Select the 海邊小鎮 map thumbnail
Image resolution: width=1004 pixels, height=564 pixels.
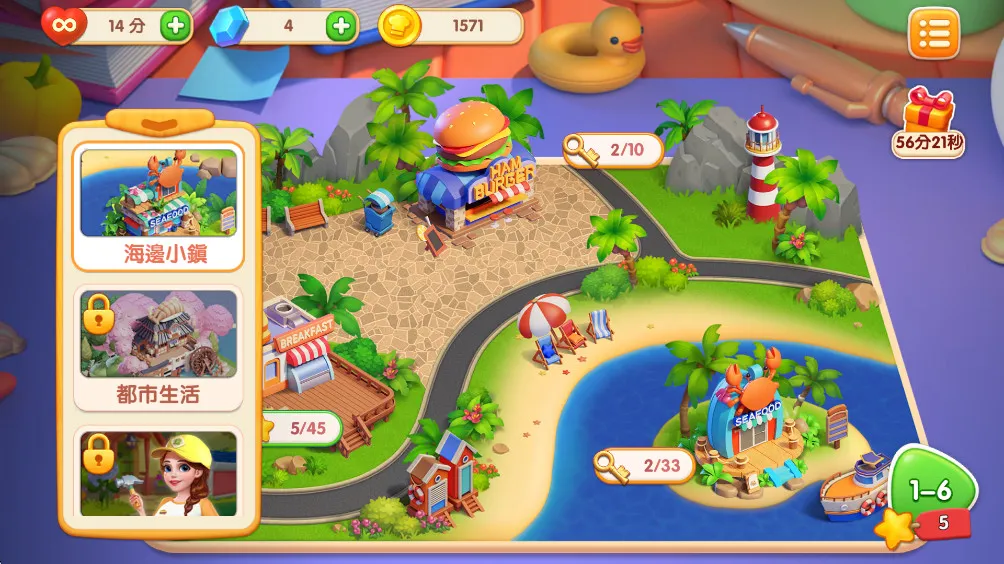coord(159,207)
